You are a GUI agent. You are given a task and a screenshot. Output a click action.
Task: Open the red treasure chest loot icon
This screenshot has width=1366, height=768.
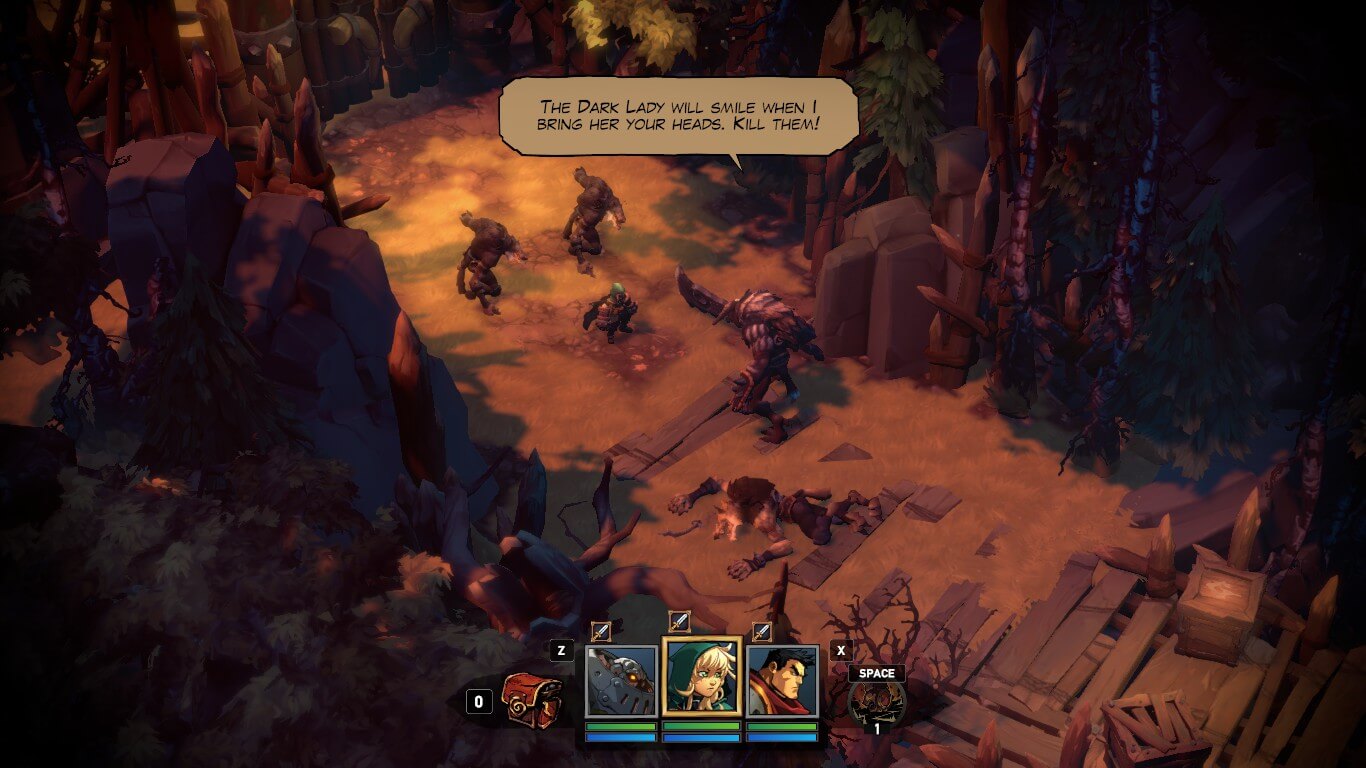pyautogui.click(x=531, y=700)
